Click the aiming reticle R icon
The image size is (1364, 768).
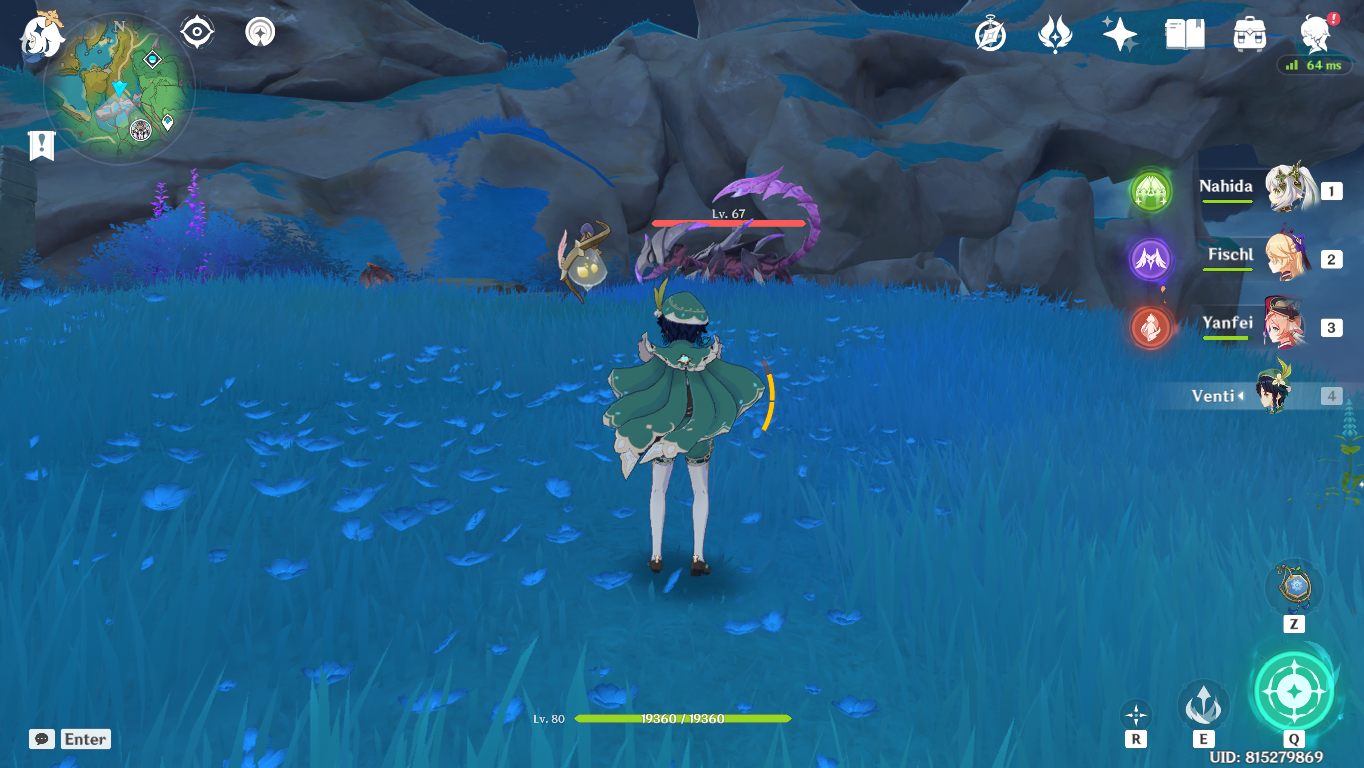point(1135,712)
